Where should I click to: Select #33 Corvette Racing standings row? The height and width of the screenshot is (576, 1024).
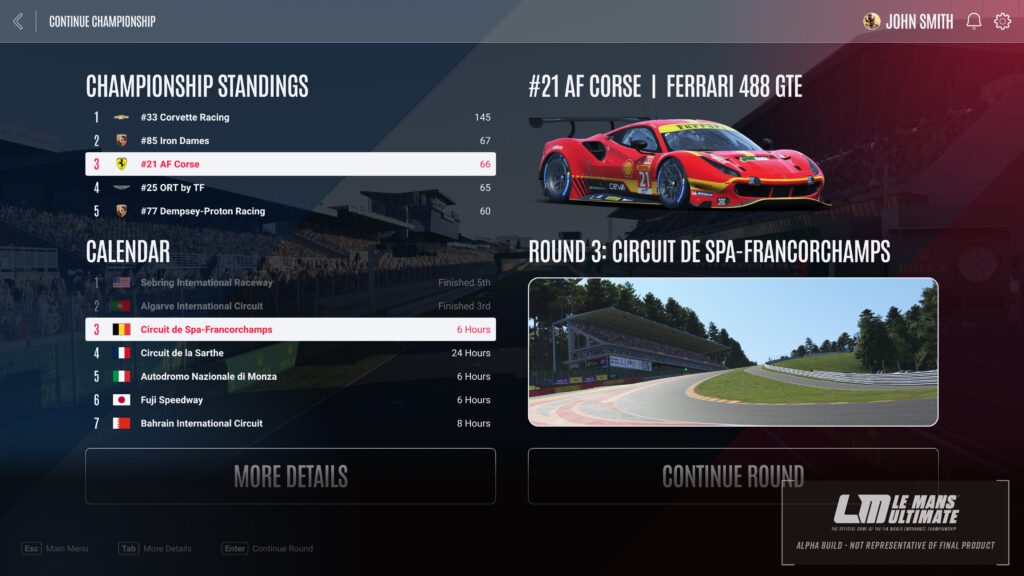(290, 117)
